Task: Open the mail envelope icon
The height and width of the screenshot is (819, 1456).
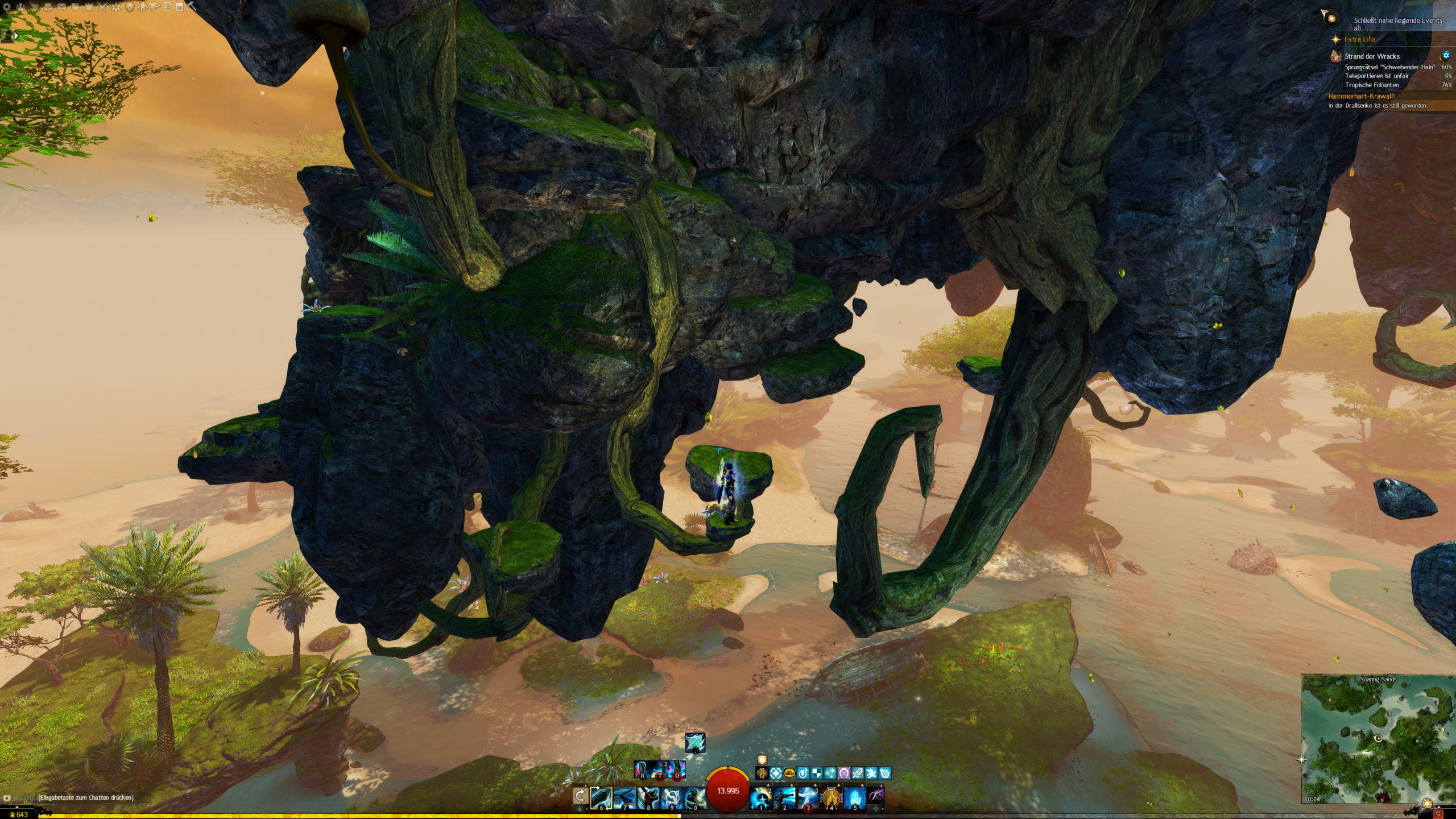Action: pyautogui.click(x=61, y=7)
